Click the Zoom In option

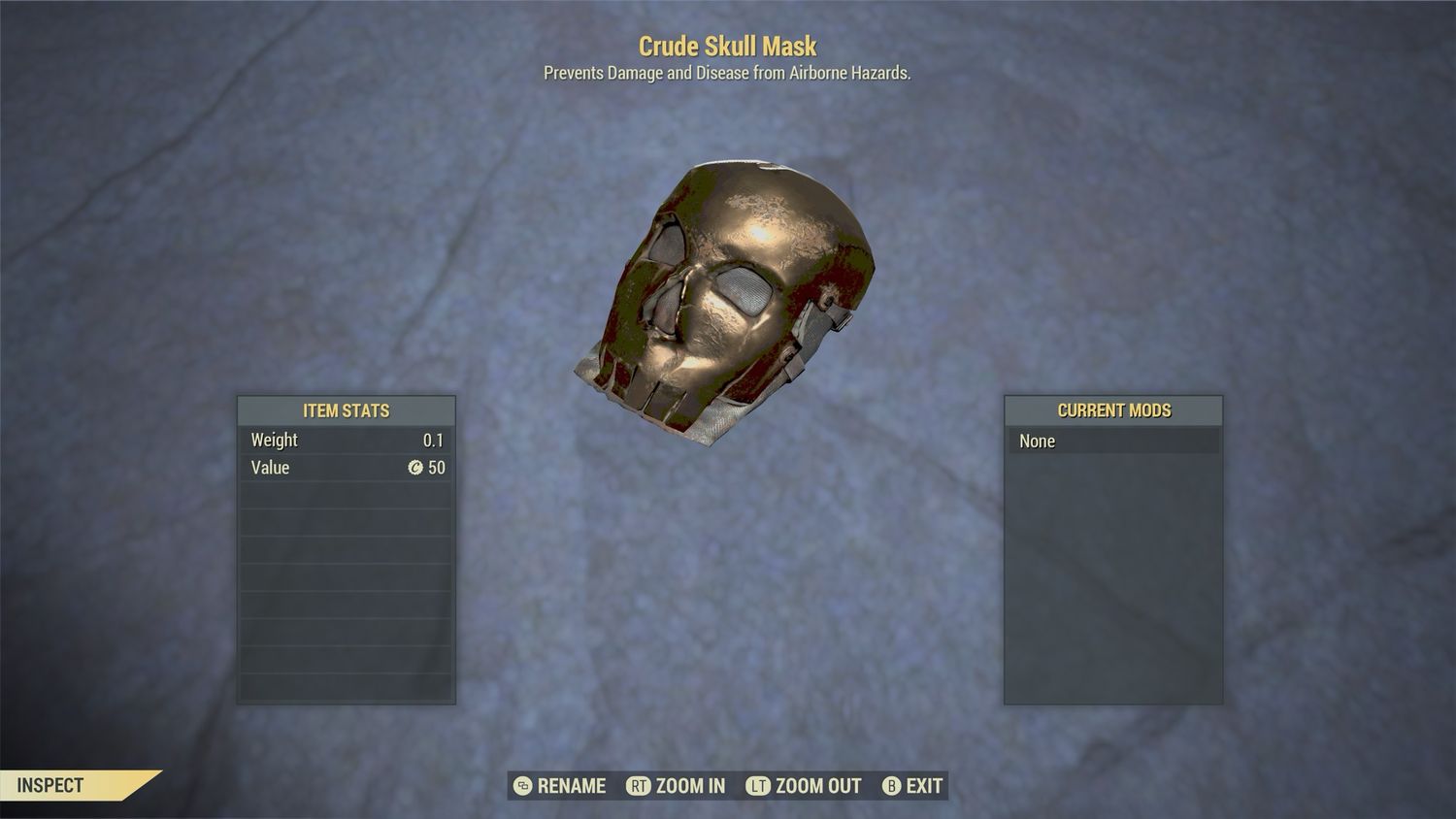tap(677, 786)
